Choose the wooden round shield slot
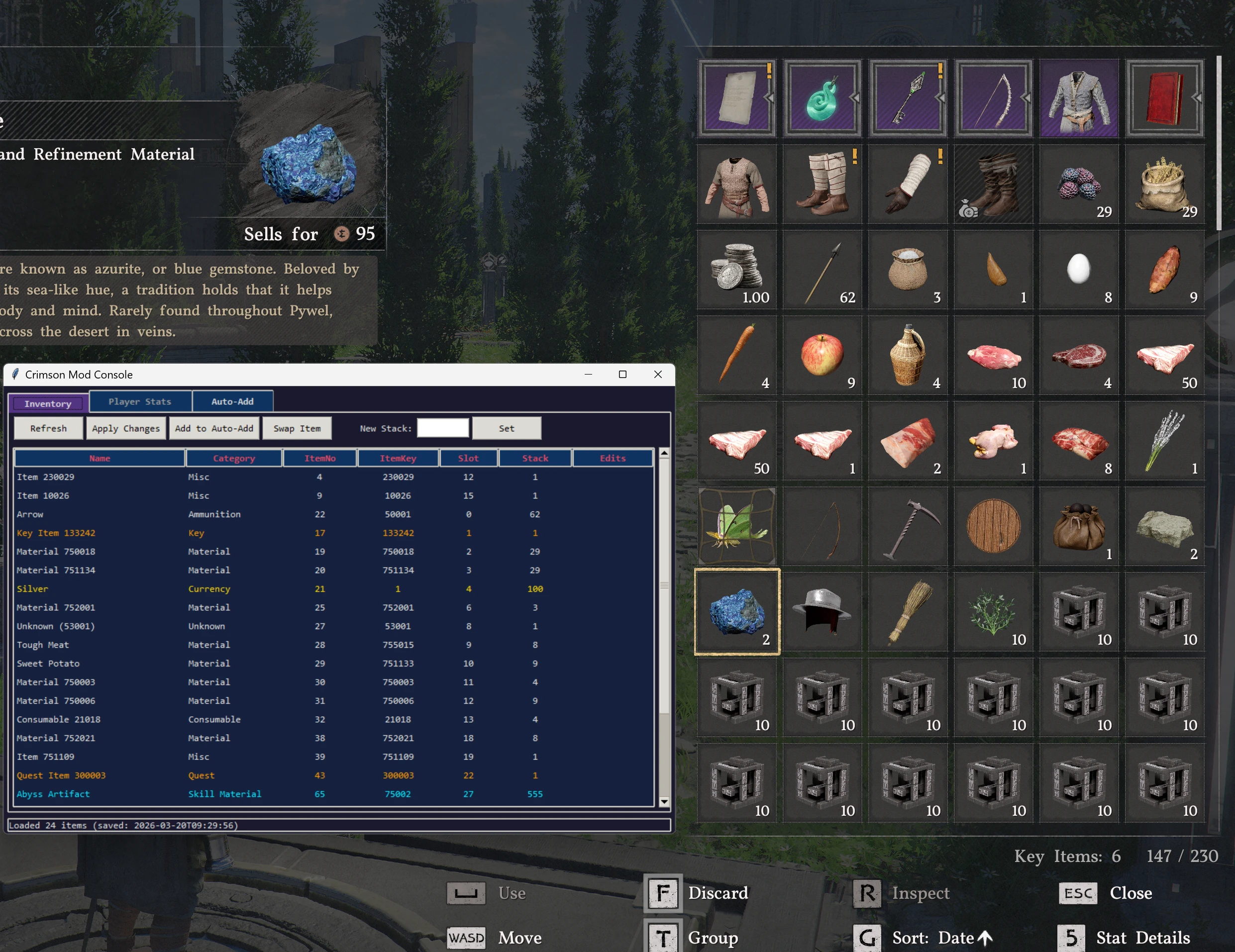This screenshot has width=1235, height=952. point(994,526)
